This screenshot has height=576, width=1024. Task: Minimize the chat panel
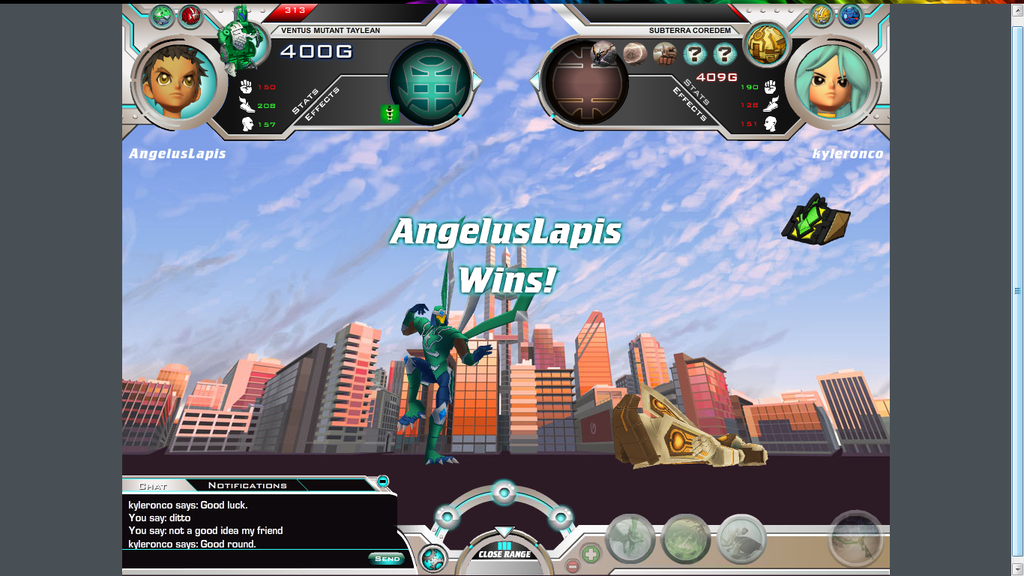tap(383, 482)
